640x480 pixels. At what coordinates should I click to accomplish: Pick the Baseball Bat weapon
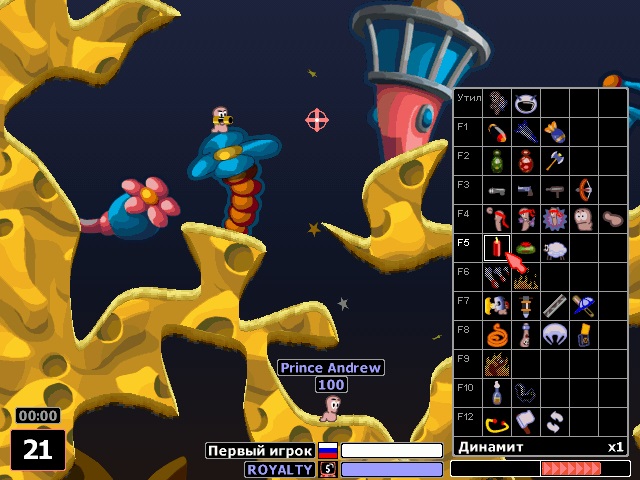click(584, 305)
